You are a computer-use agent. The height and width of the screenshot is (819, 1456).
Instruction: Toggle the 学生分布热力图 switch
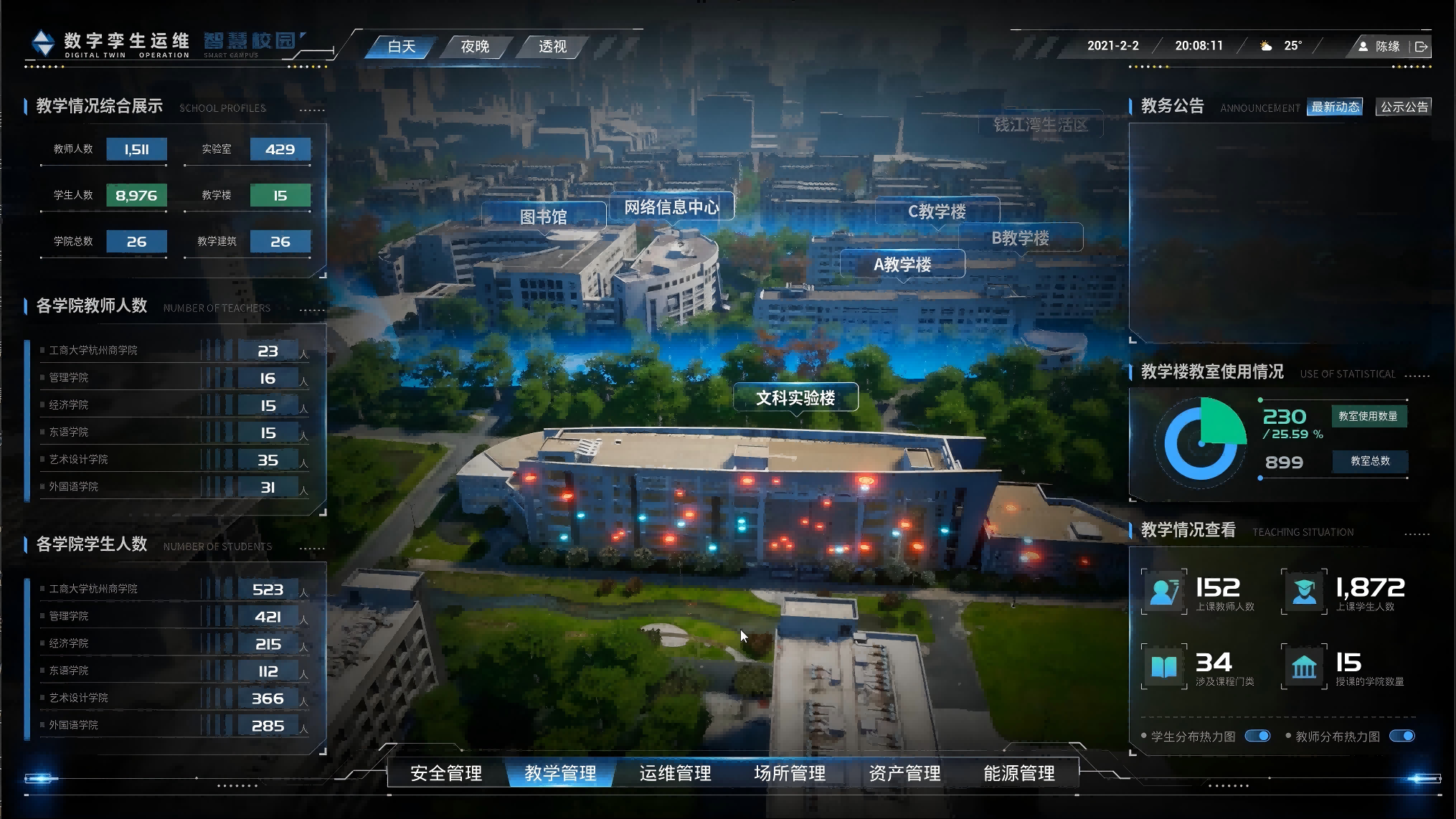click(x=1257, y=736)
